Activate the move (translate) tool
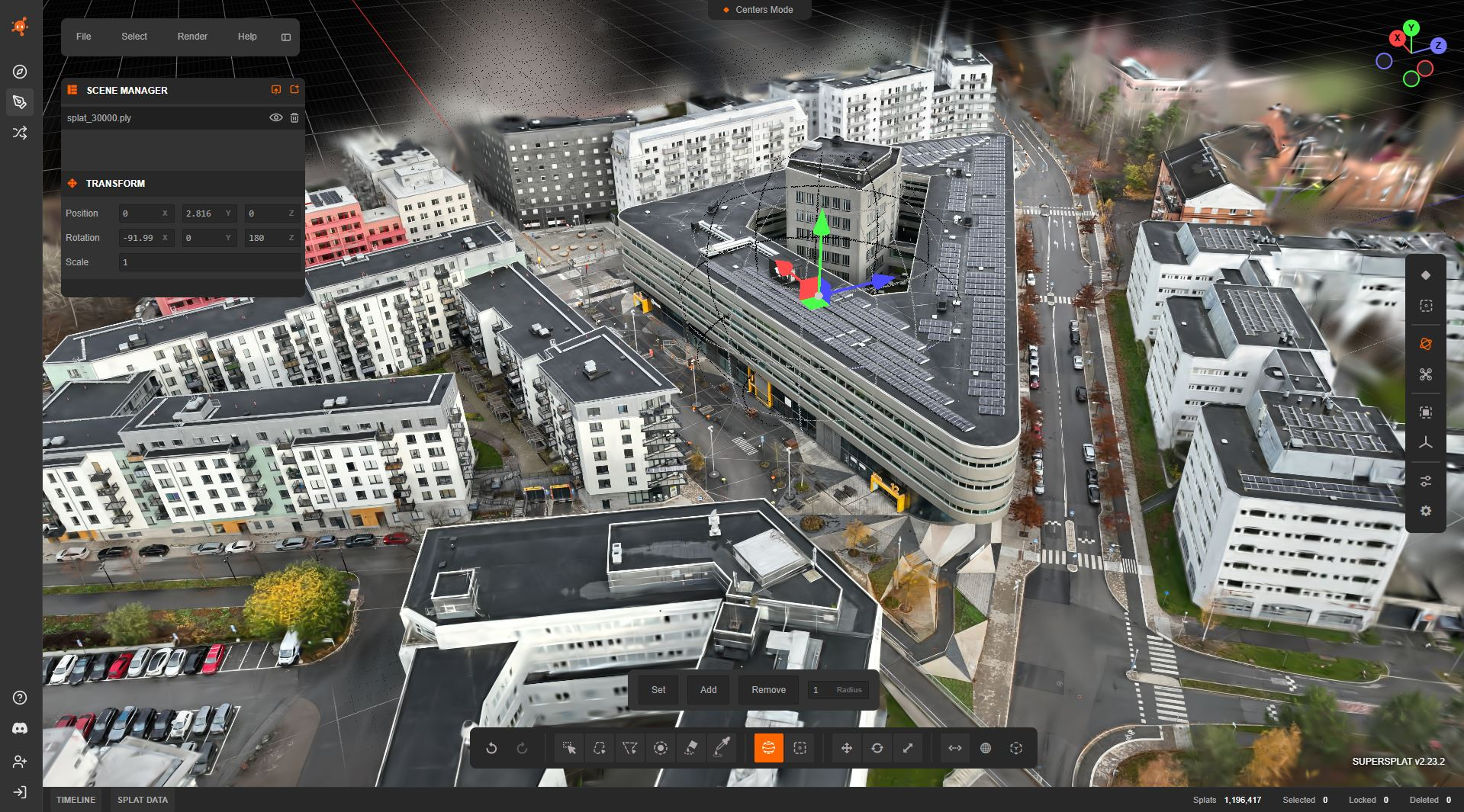The height and width of the screenshot is (812, 1464). 847,748
